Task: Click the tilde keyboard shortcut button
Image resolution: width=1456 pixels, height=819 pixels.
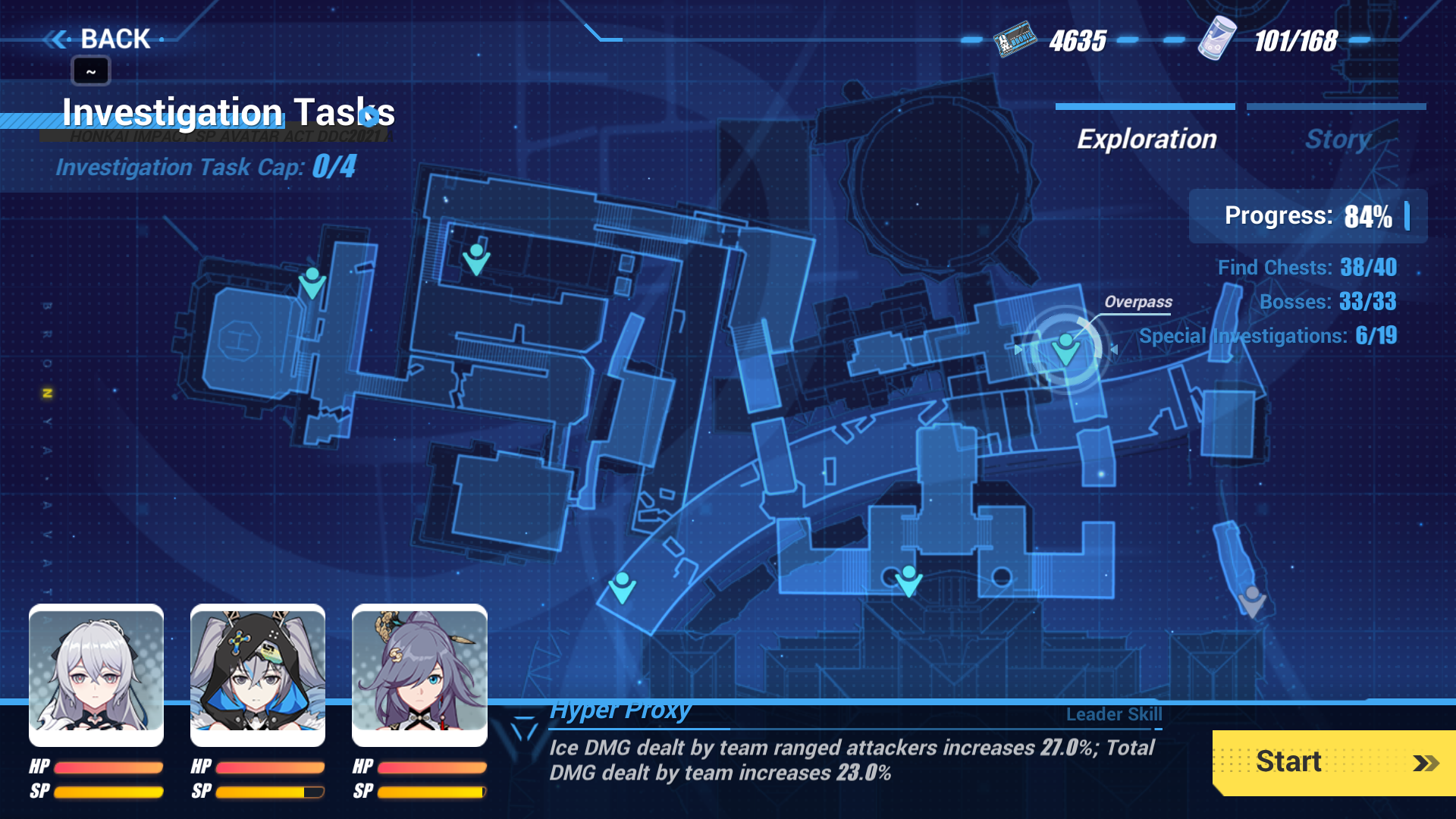Action: point(90,71)
